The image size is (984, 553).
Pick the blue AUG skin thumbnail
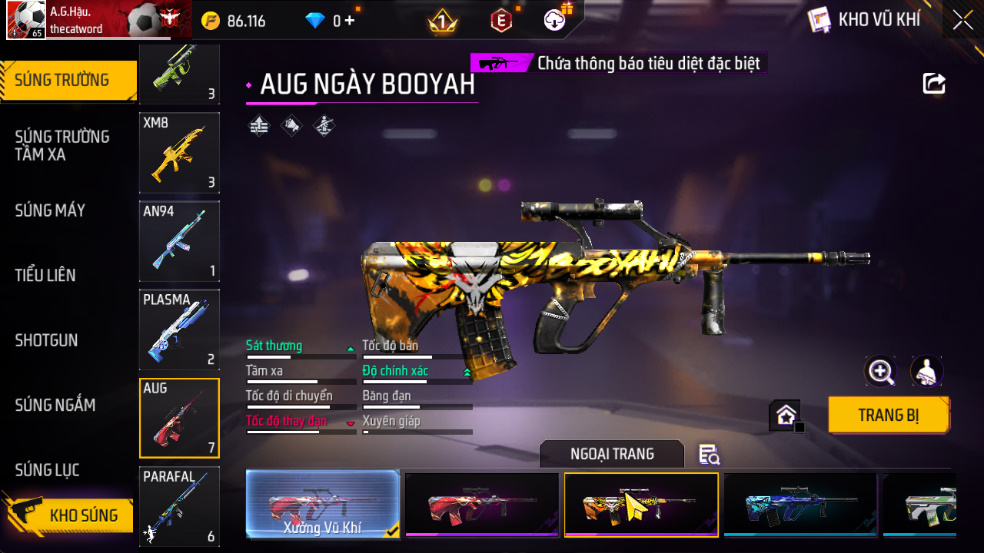tap(799, 504)
